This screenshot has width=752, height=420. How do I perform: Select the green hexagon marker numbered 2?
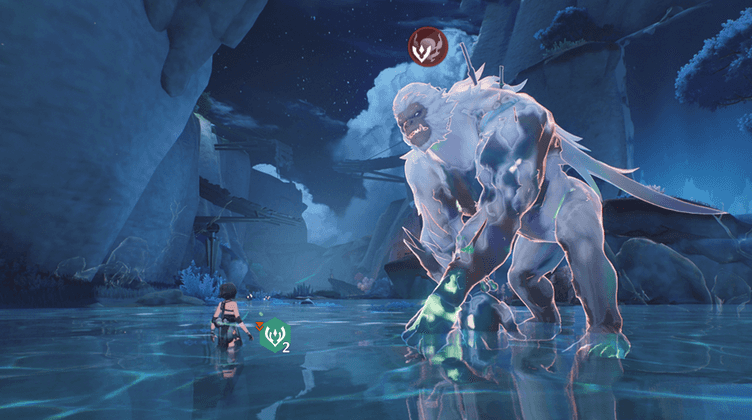[273, 335]
